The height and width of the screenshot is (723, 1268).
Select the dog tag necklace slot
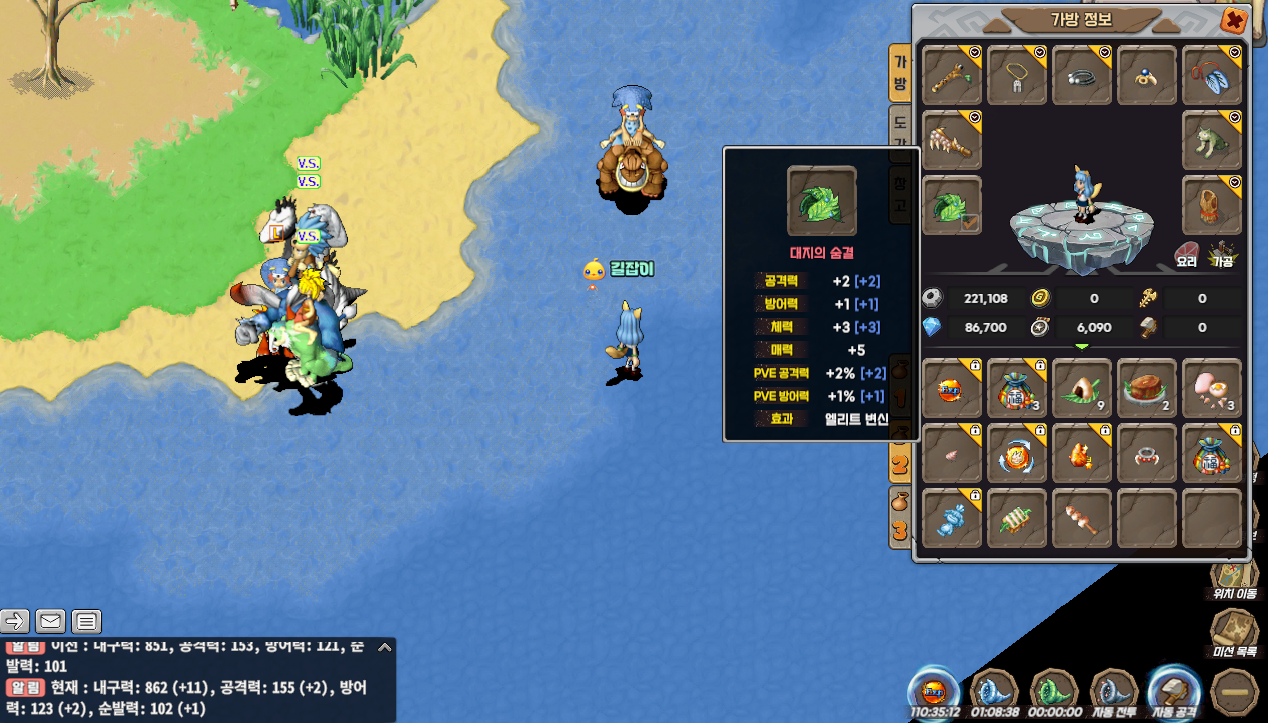click(x=1017, y=75)
